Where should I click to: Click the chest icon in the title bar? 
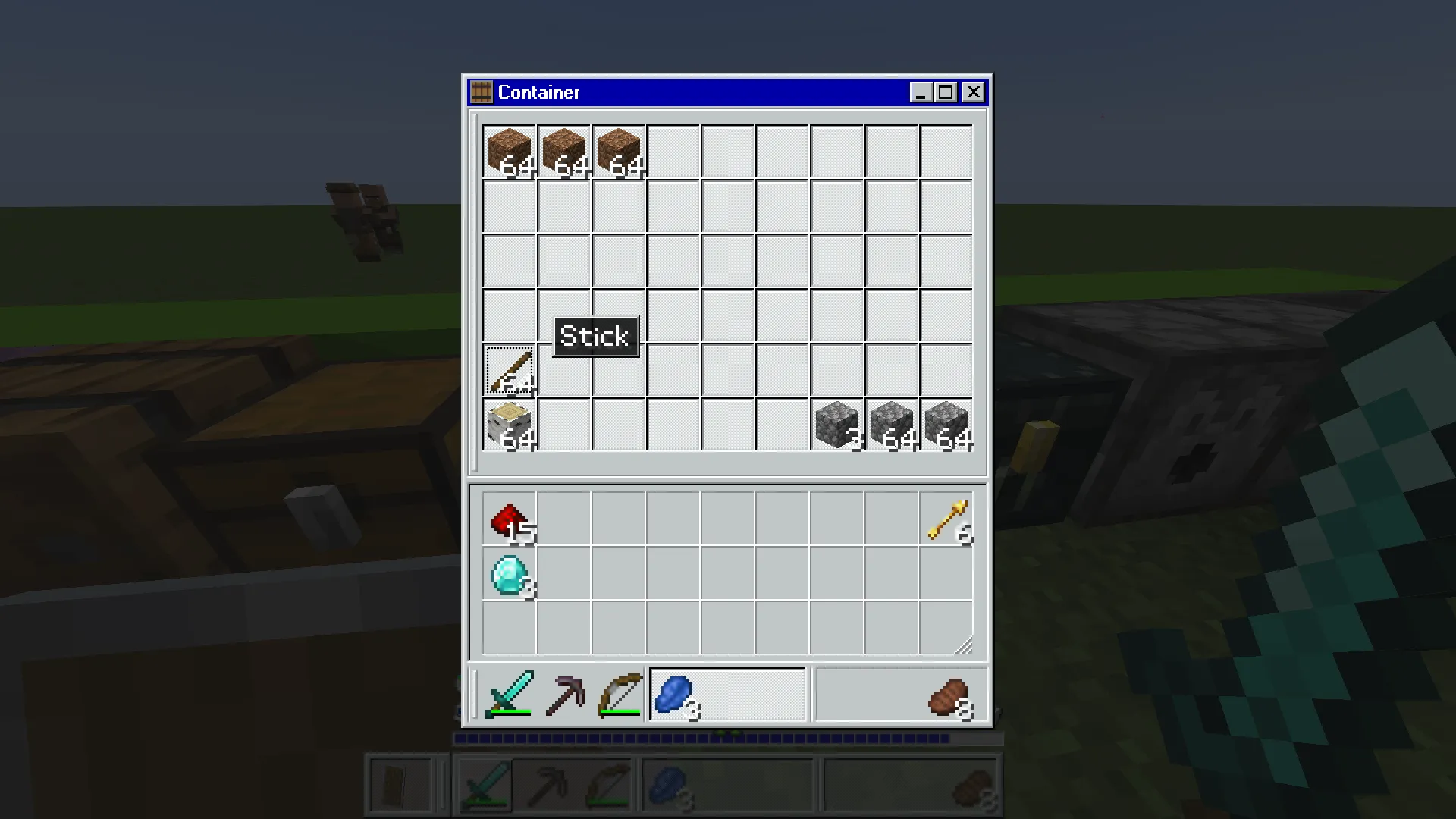coord(480,92)
